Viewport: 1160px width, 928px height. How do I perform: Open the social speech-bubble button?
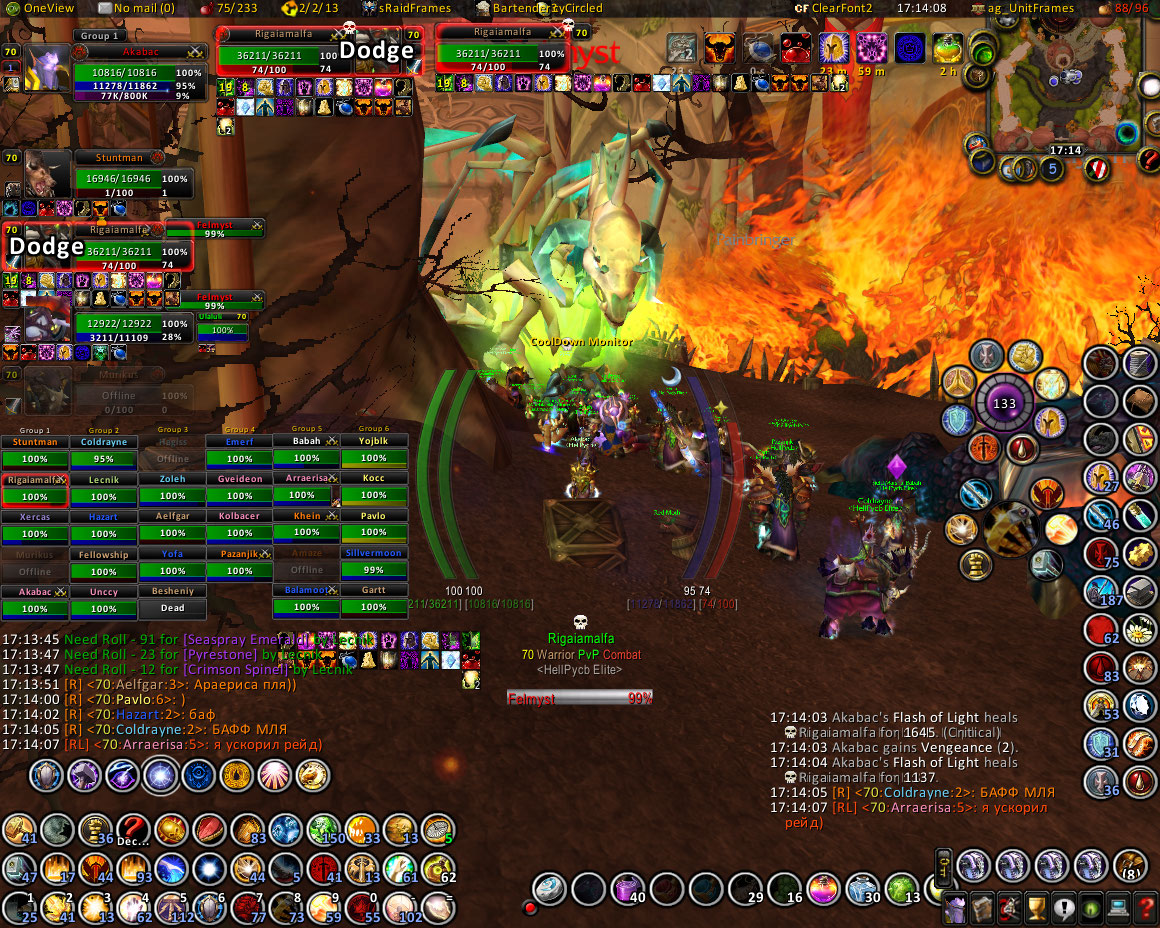tap(1064, 909)
